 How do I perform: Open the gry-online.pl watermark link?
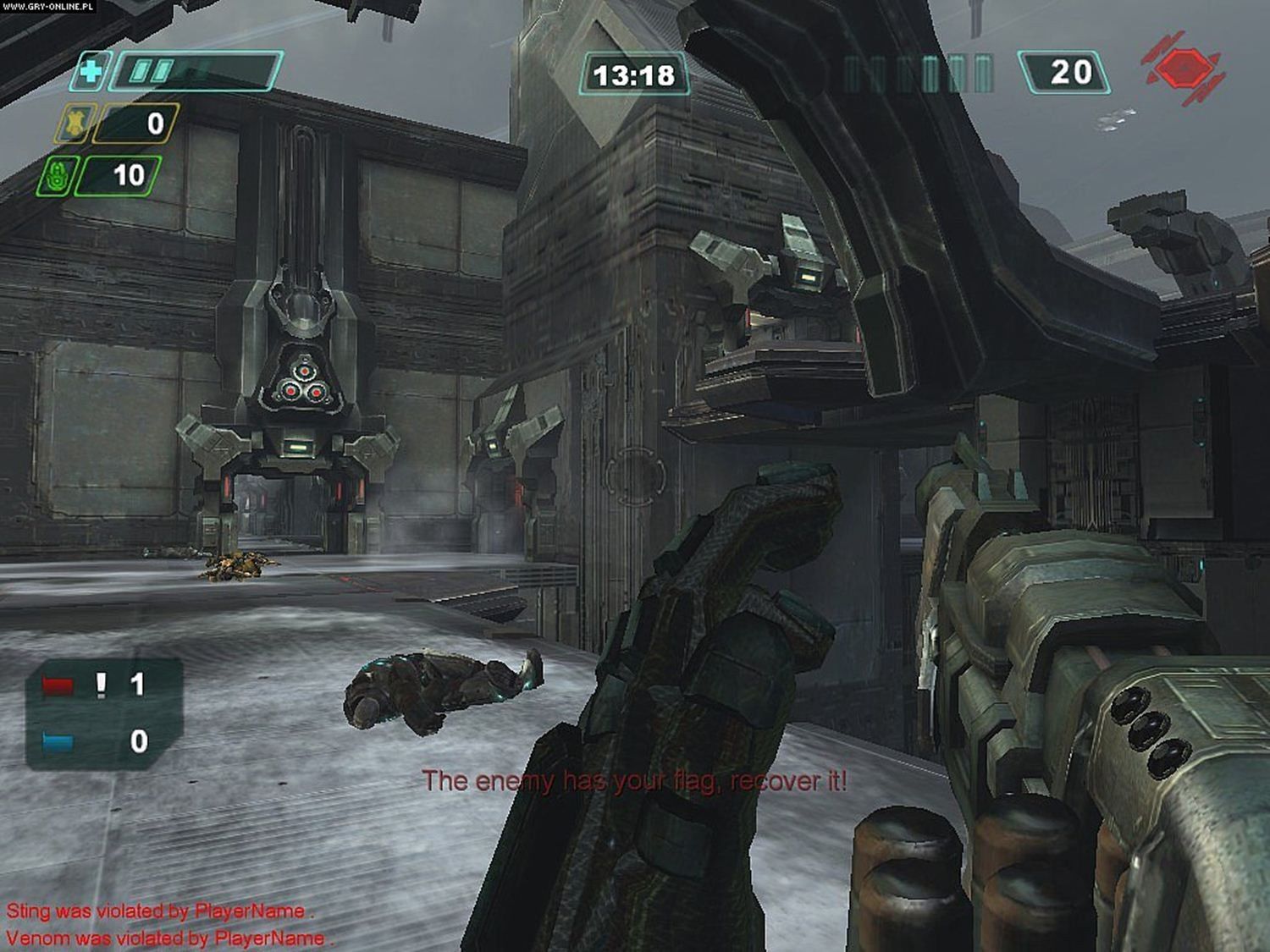coord(48,7)
